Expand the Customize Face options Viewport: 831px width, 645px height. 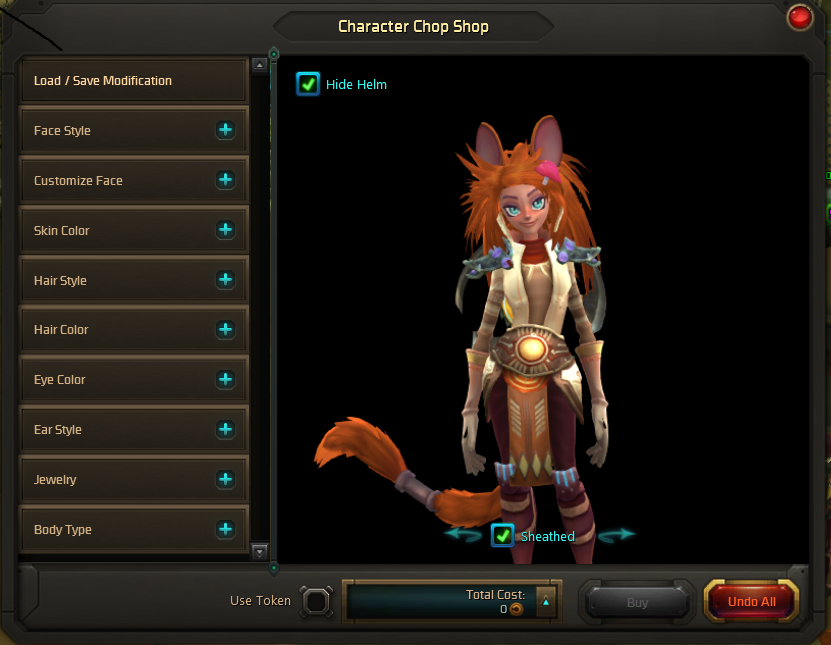coord(225,180)
